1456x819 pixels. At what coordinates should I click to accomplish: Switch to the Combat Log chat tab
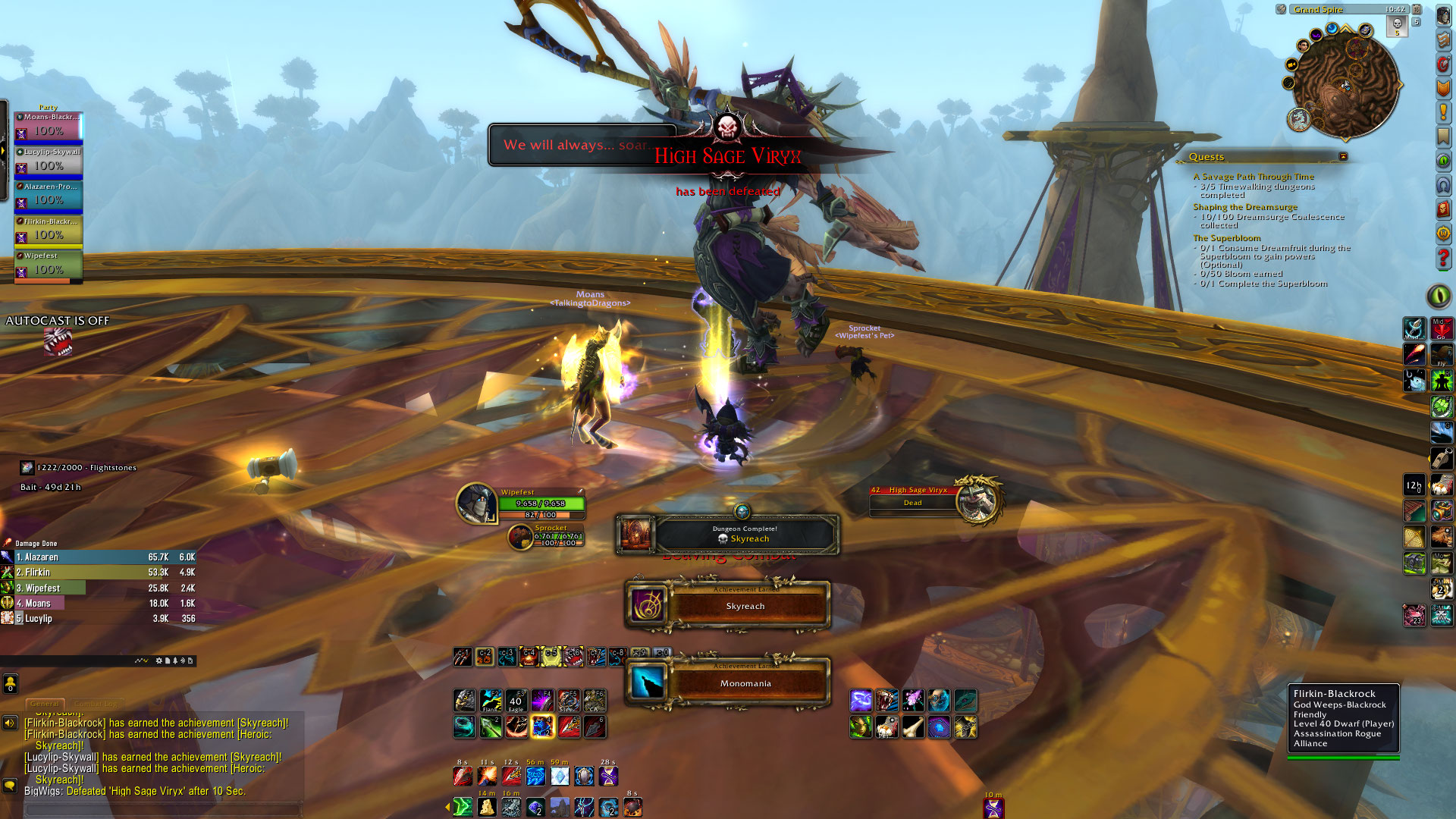tap(97, 704)
